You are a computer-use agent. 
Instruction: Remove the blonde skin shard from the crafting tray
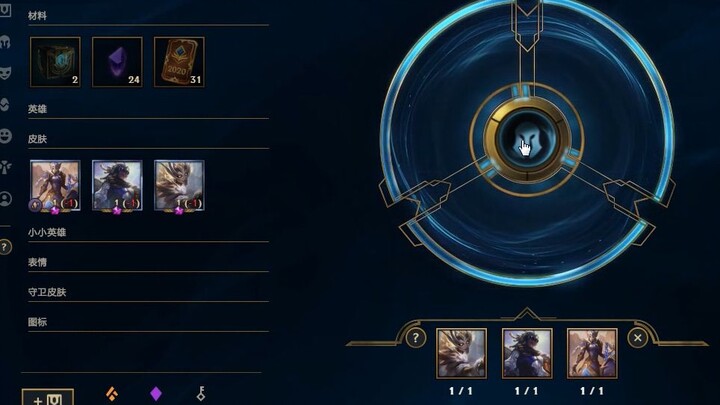pos(461,353)
